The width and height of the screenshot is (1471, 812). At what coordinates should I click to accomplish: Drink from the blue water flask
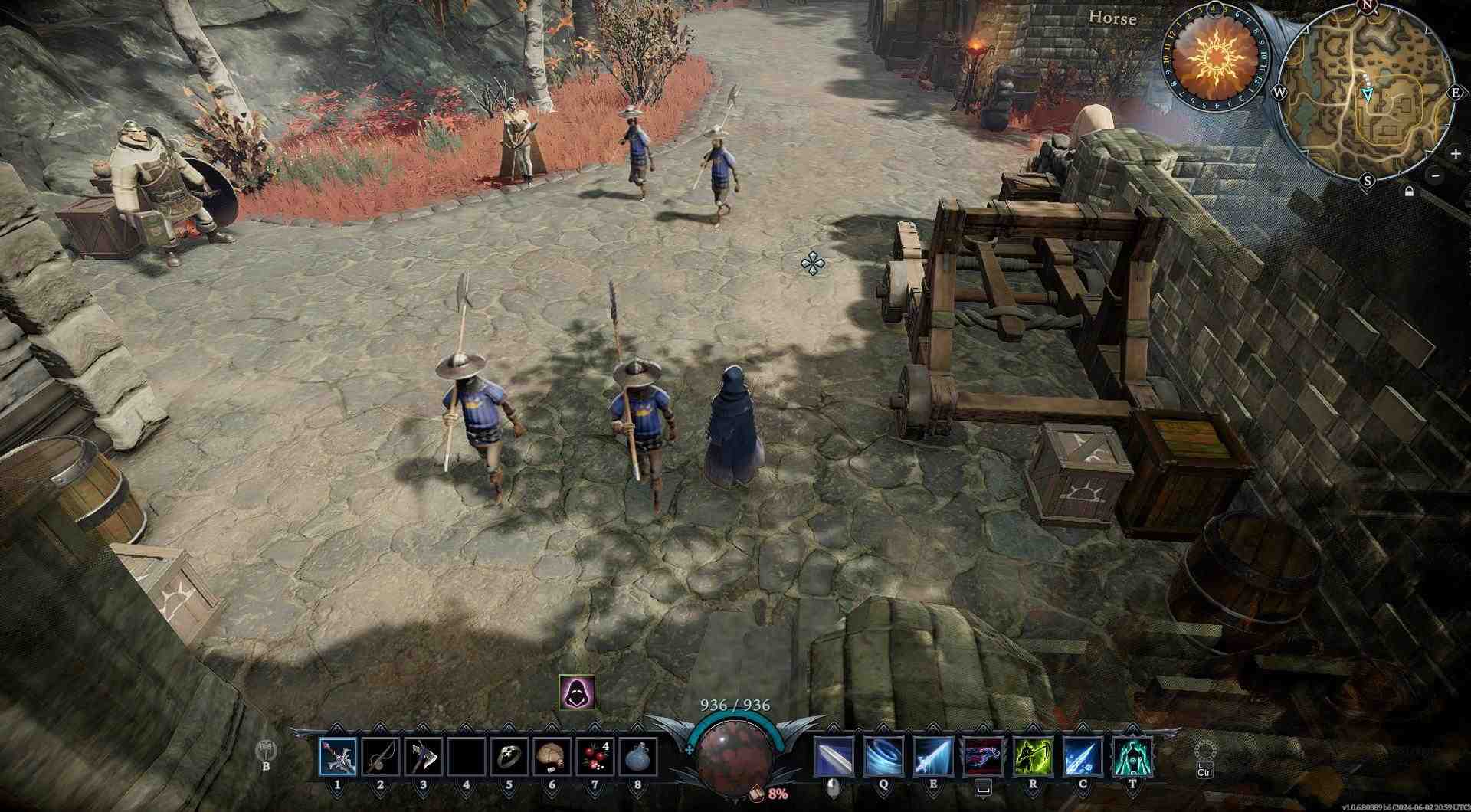(637, 757)
